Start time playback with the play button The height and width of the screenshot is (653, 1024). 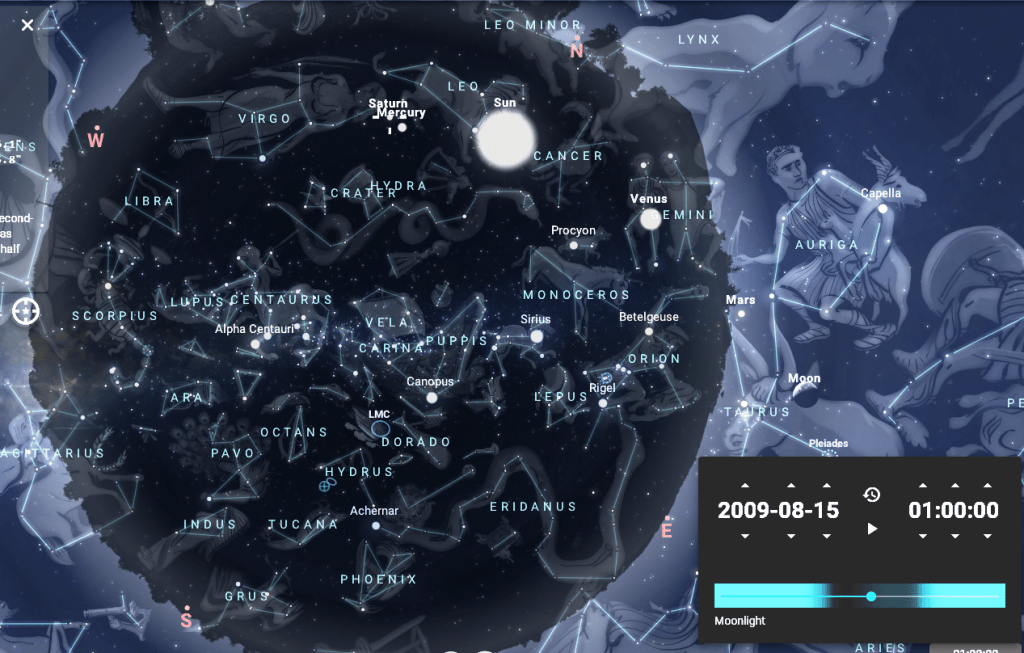coord(872,528)
